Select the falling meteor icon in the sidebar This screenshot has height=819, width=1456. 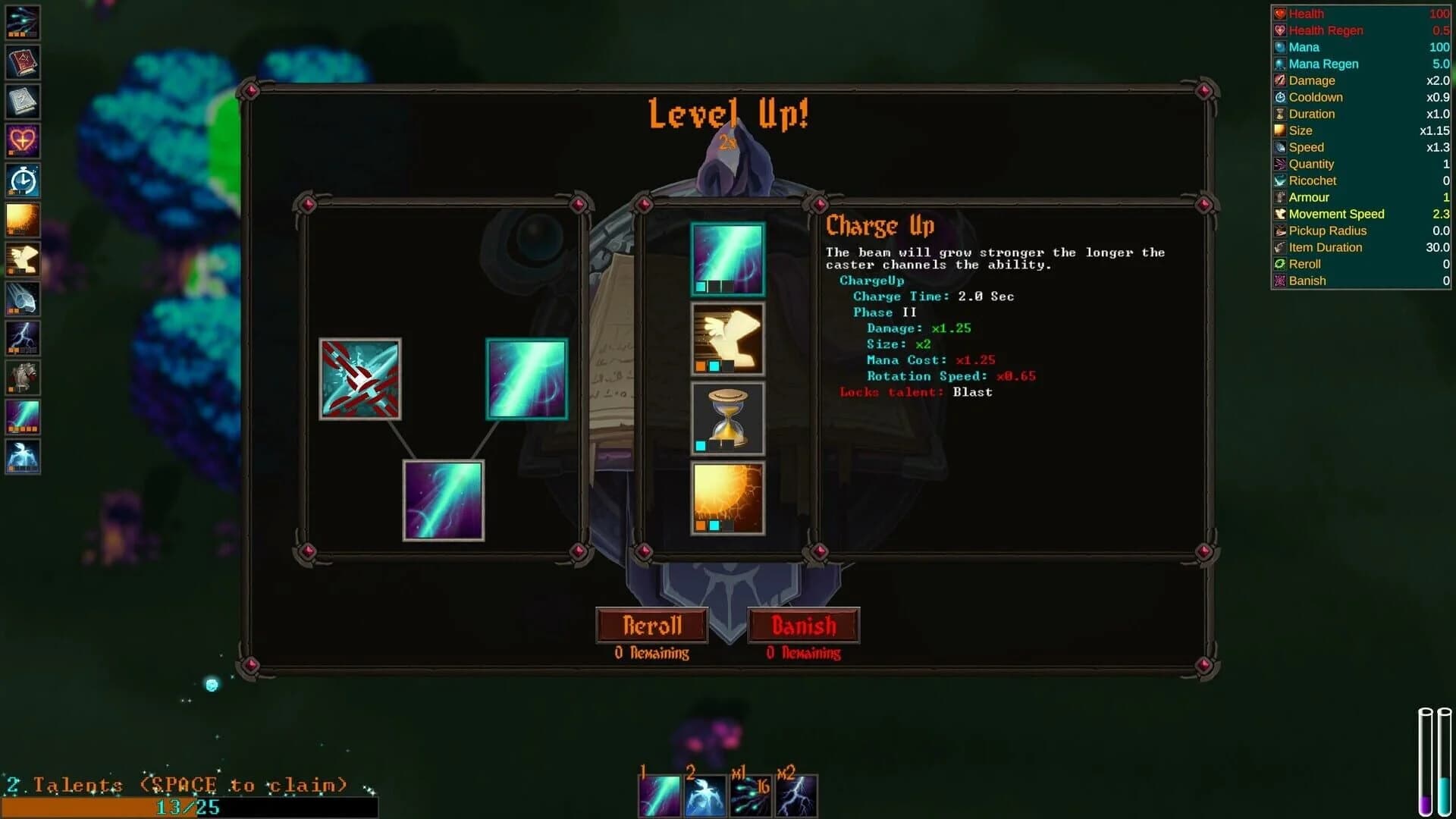(23, 299)
